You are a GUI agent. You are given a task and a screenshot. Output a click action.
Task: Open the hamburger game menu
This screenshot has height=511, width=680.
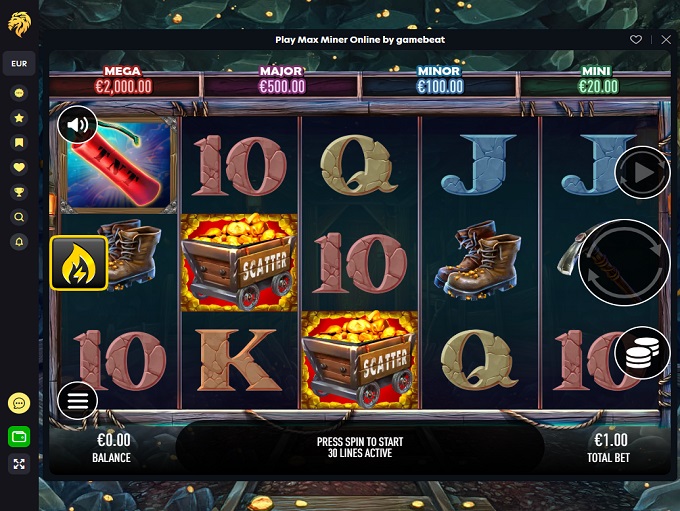click(x=78, y=401)
